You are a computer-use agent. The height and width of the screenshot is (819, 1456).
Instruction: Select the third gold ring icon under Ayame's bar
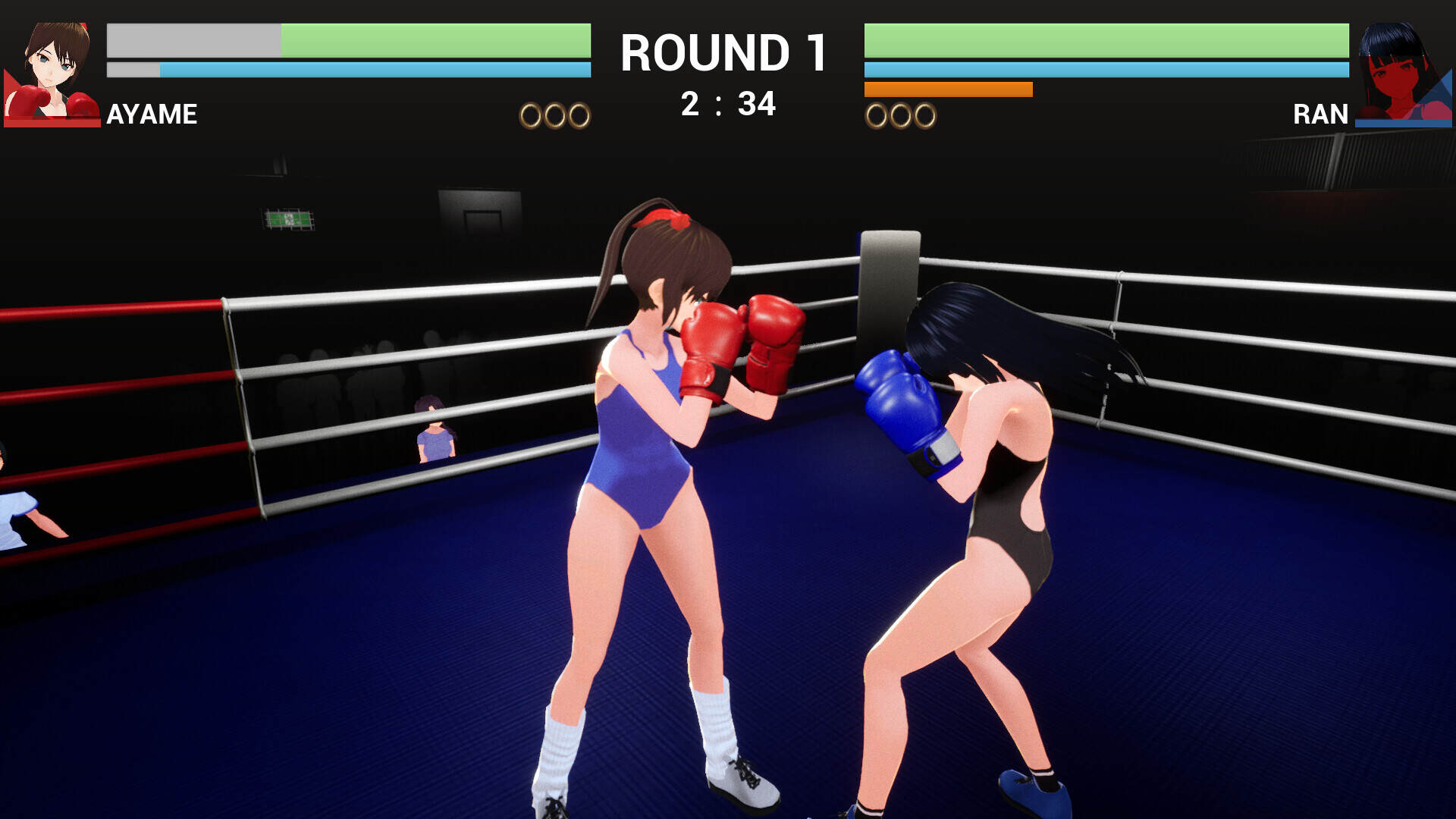tap(578, 115)
